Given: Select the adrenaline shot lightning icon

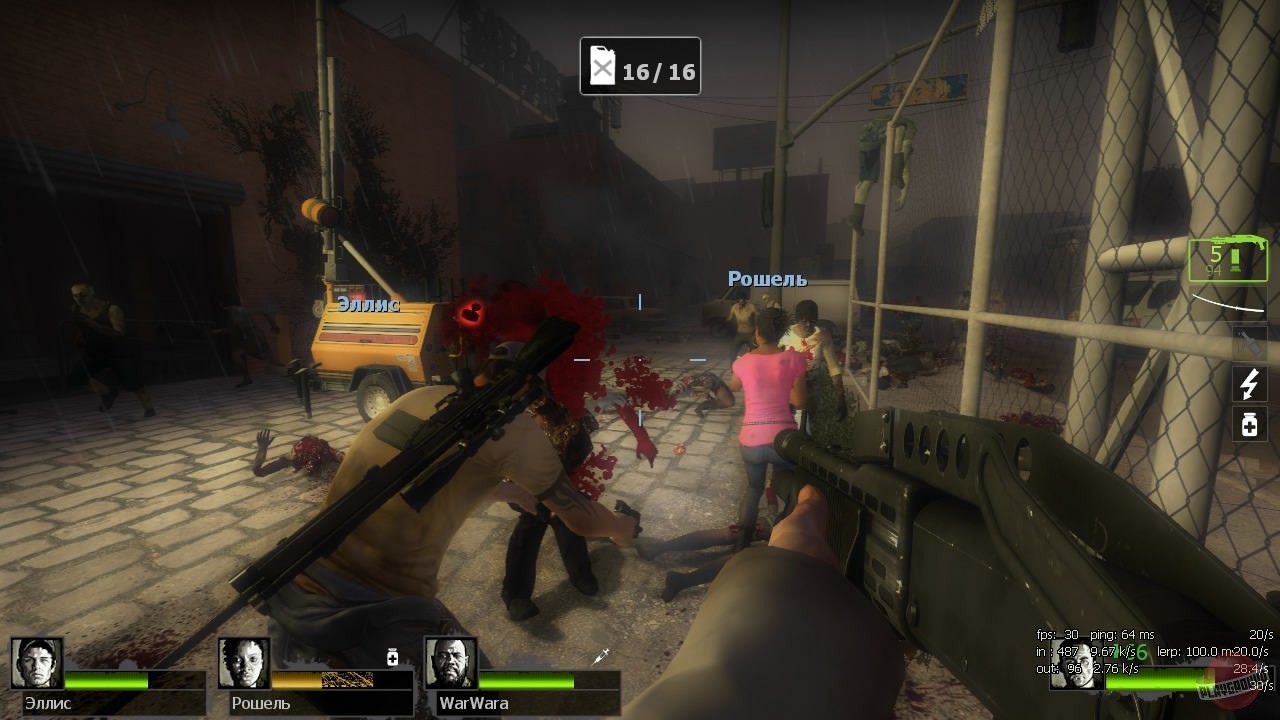Looking at the screenshot, I should [x=1248, y=386].
